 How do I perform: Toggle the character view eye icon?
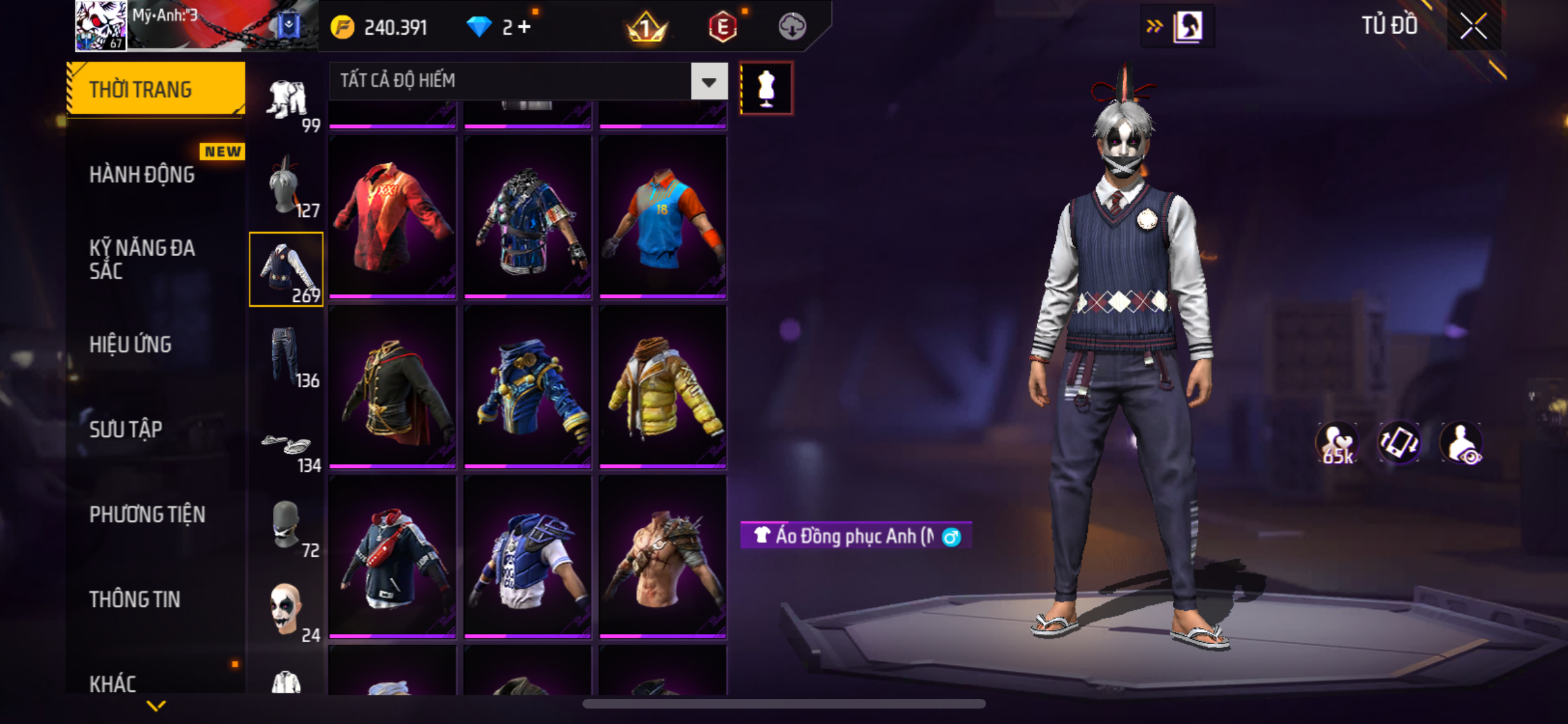pos(1461,443)
